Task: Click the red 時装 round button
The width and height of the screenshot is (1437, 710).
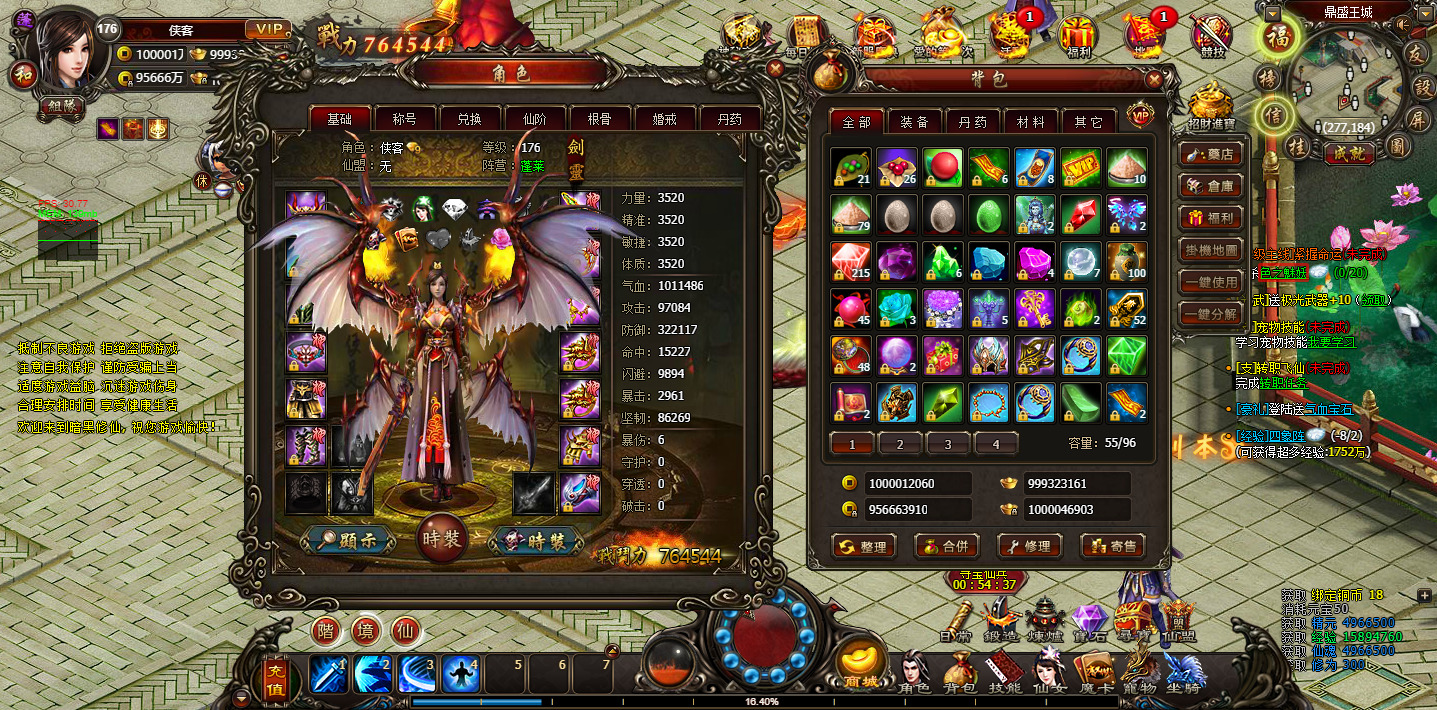Action: click(x=441, y=539)
